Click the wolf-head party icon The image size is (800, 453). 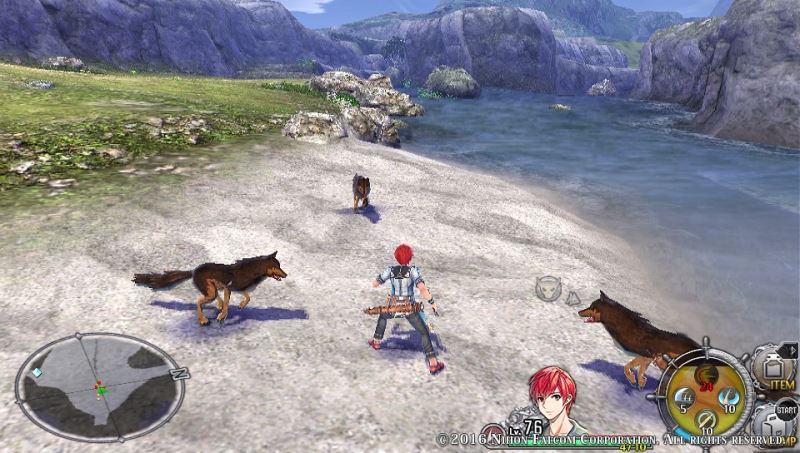[x=547, y=289]
